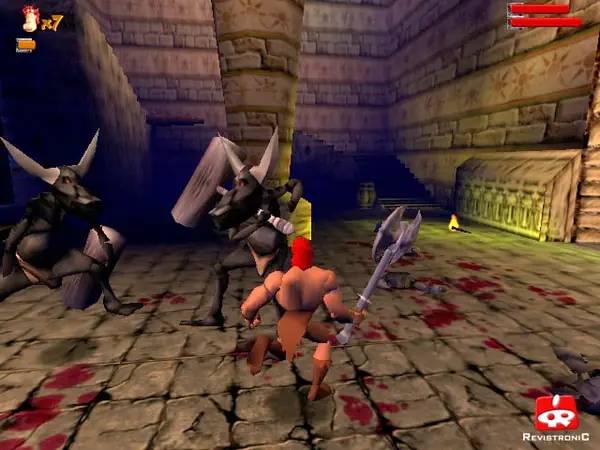This screenshot has width=600, height=450.
Task: Click the orange battery indicator icon
Action: (26, 44)
